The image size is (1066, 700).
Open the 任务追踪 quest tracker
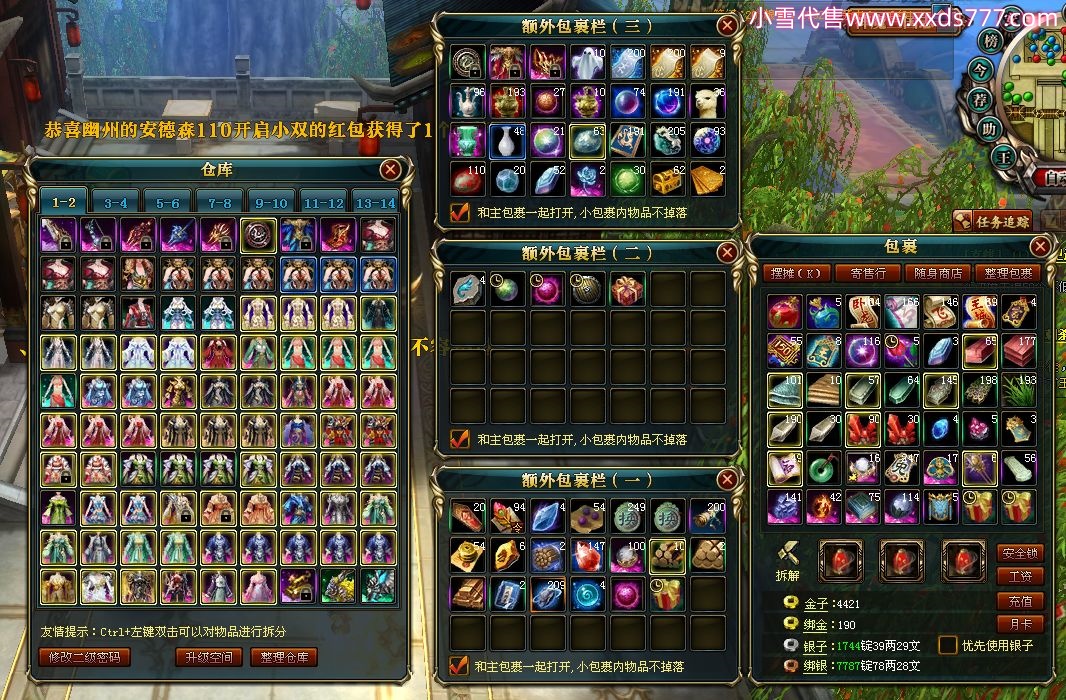pyautogui.click(x=993, y=221)
